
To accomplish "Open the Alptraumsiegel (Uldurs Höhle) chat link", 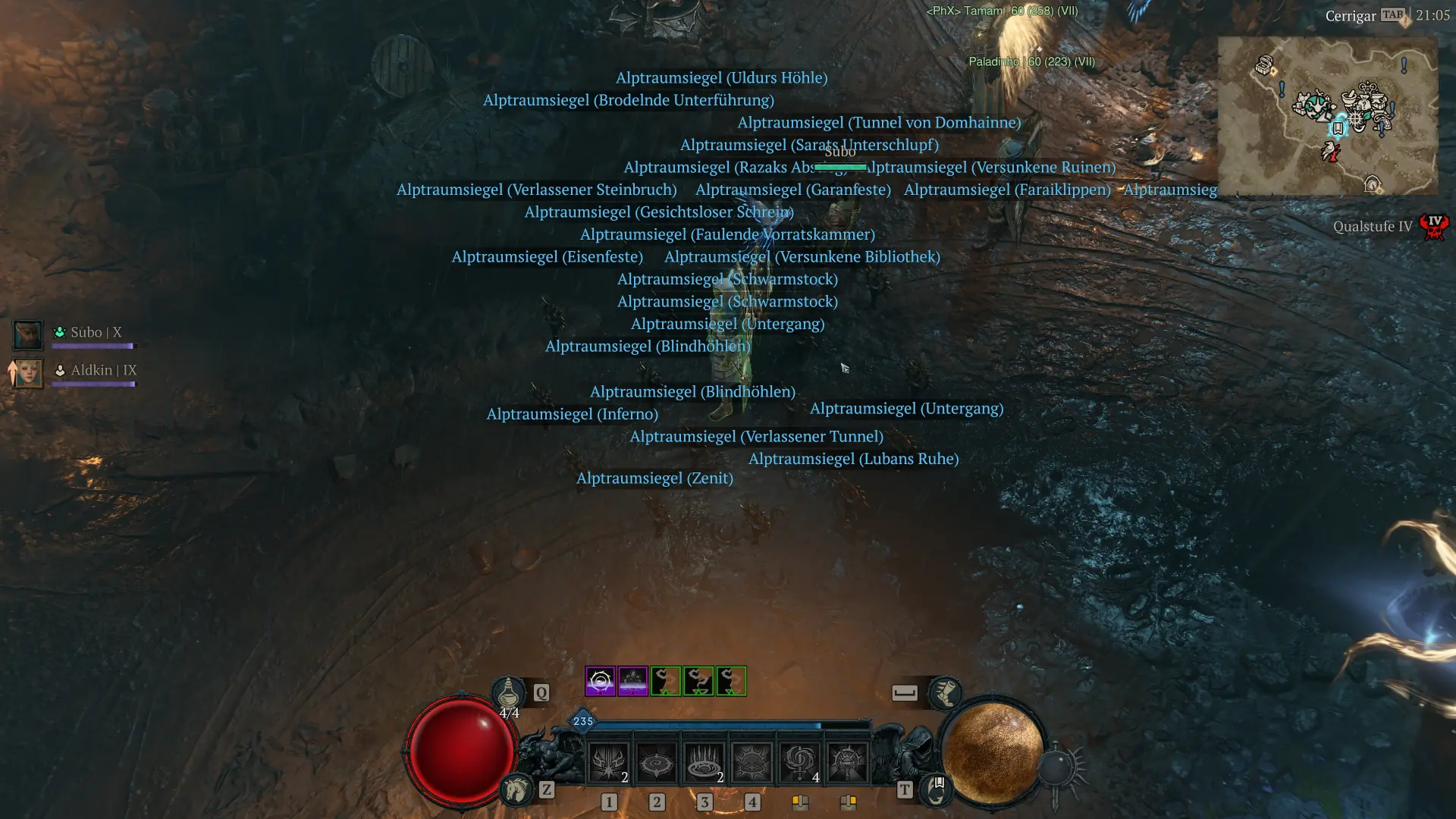I will pos(721,77).
